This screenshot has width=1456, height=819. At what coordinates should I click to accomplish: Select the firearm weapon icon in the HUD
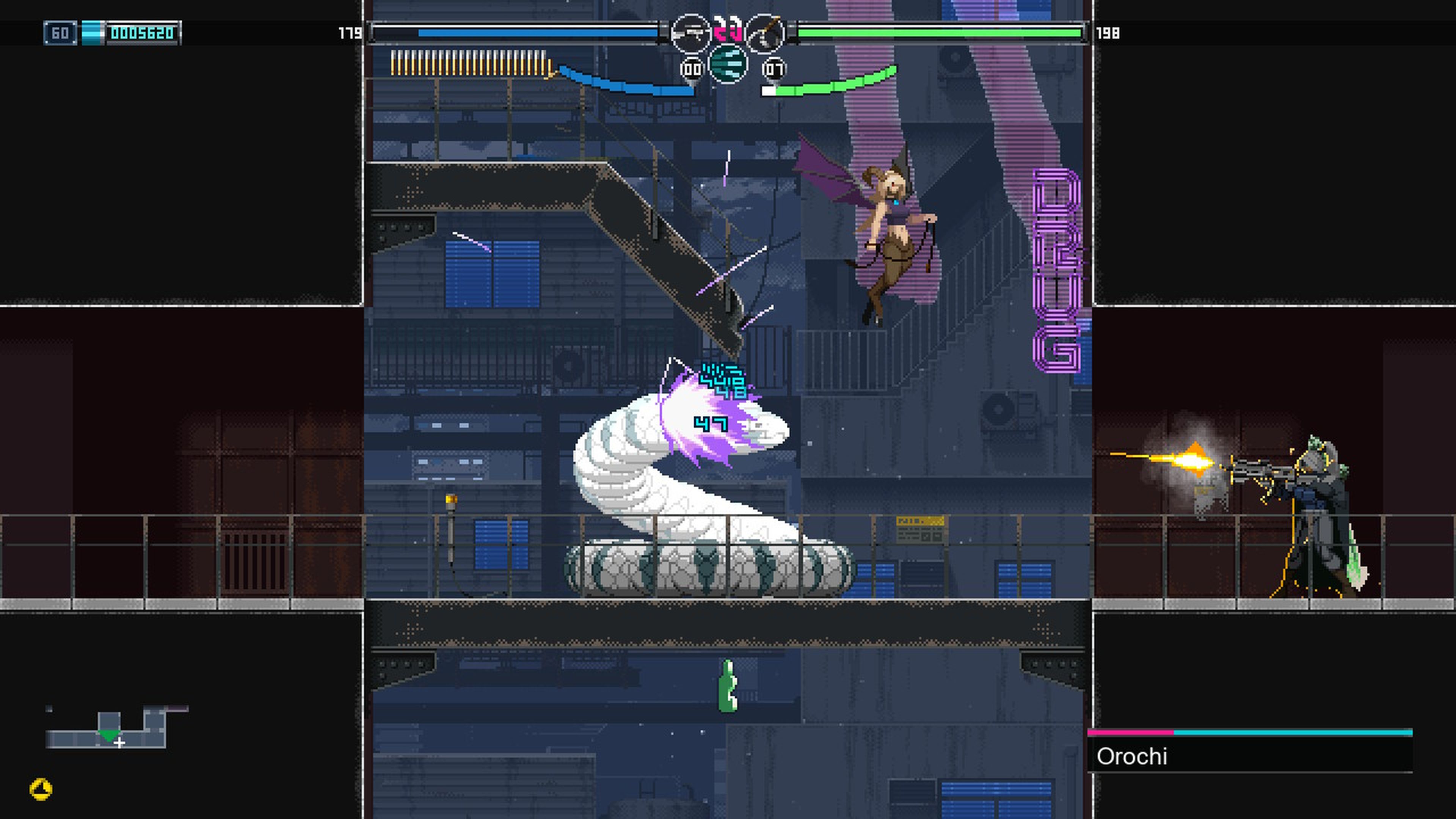click(691, 33)
